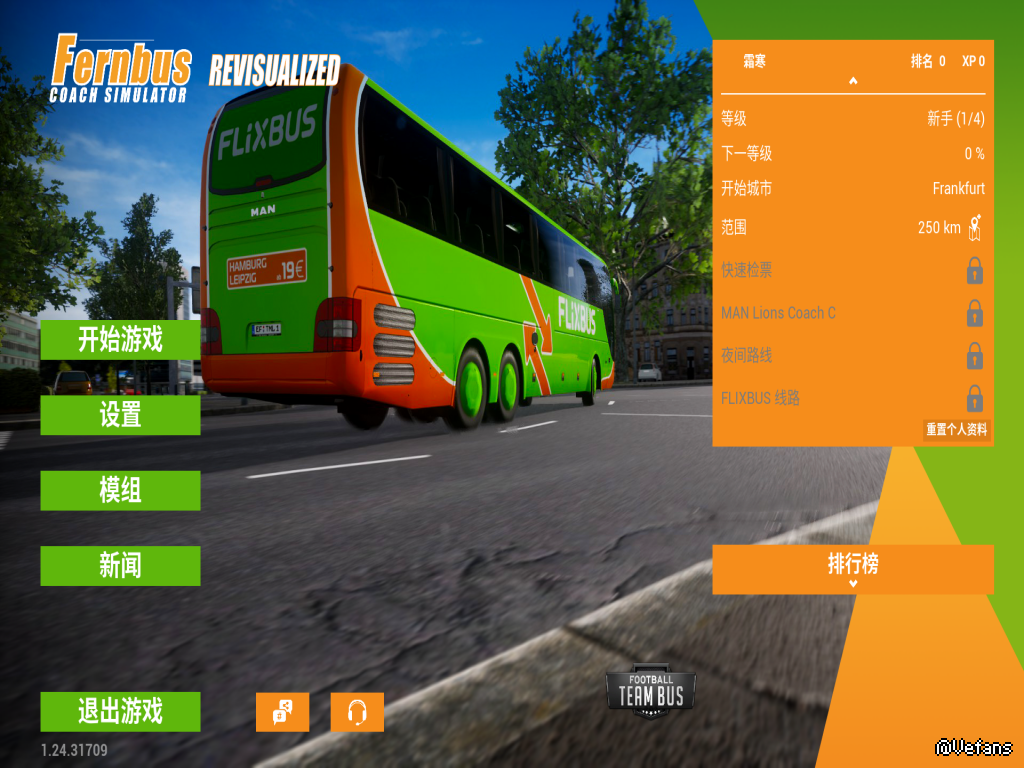
Task: Open the 设置 settings menu
Action: (x=120, y=415)
